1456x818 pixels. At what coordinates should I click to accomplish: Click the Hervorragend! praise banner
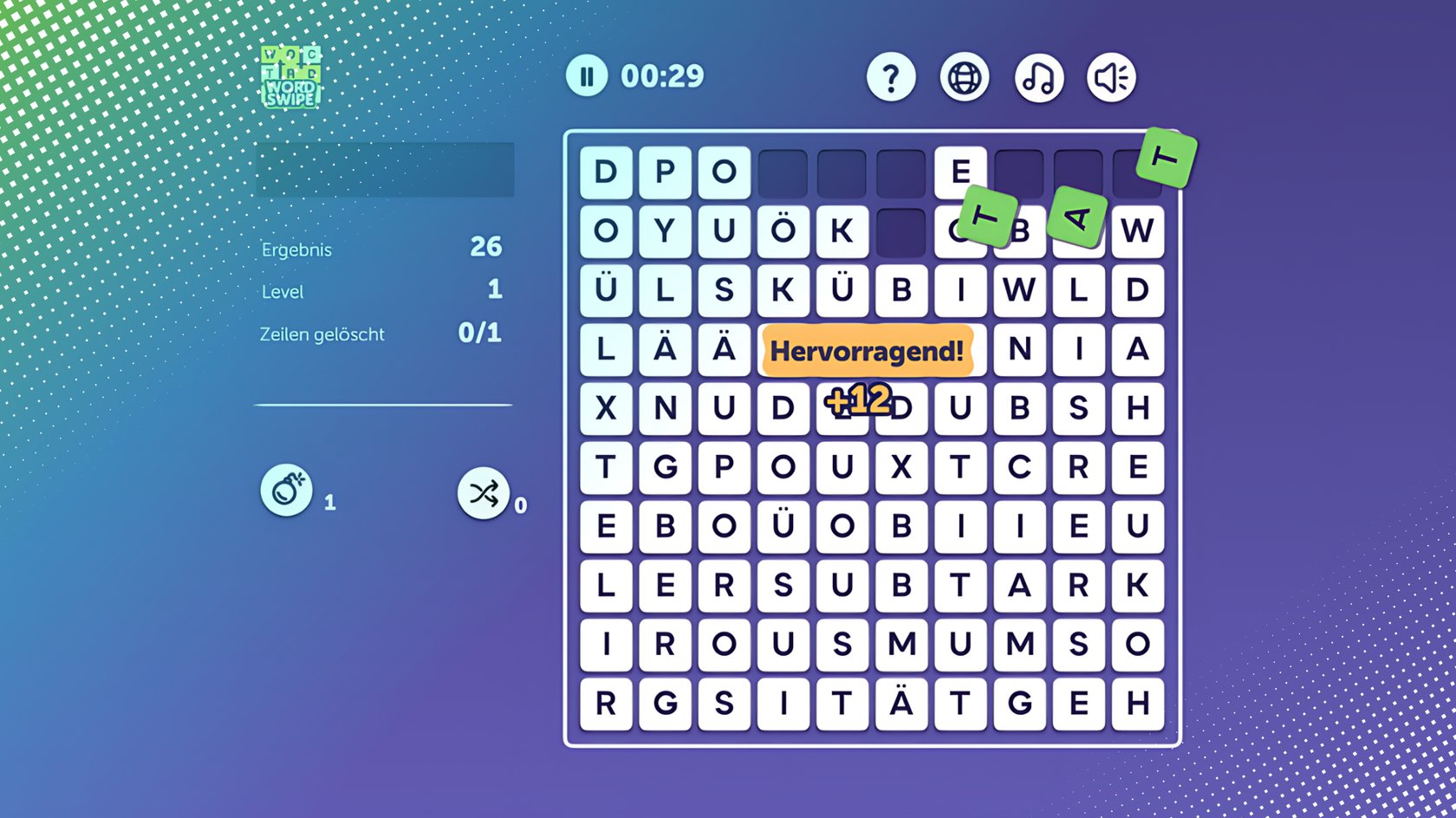[868, 352]
